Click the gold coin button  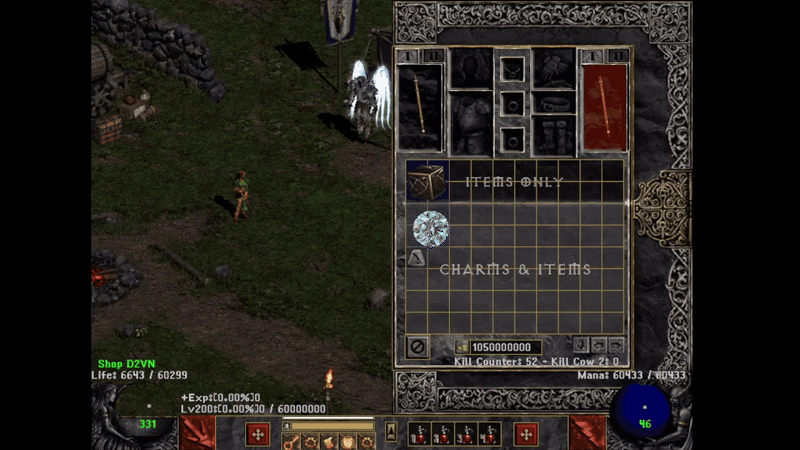click(x=461, y=347)
